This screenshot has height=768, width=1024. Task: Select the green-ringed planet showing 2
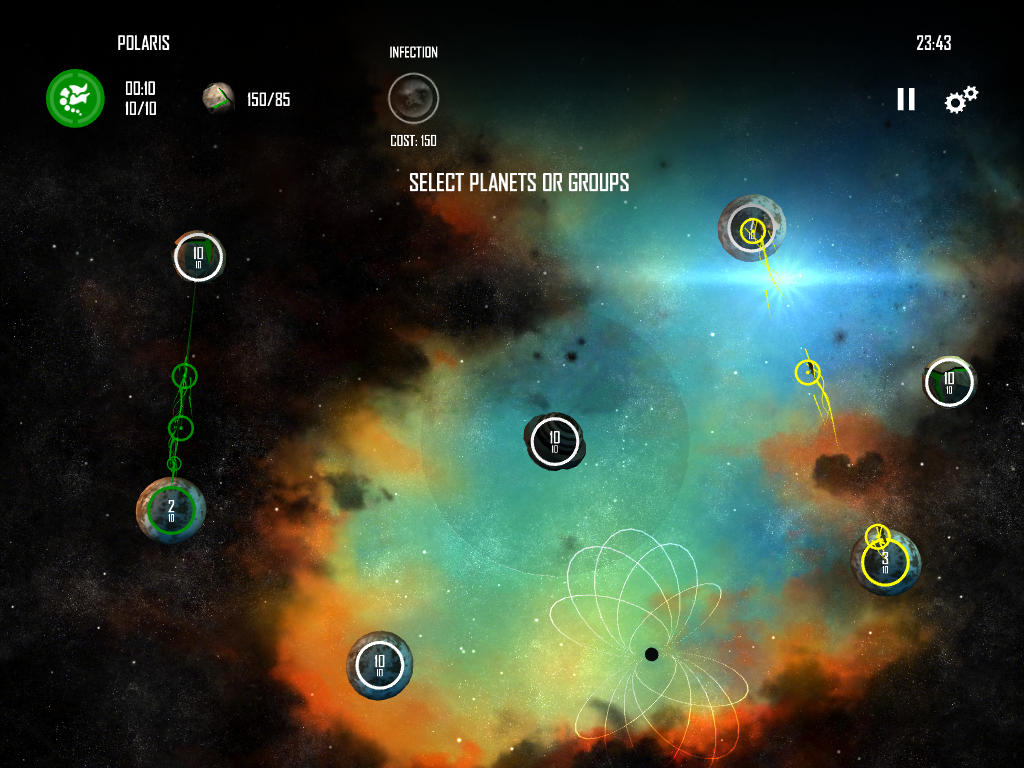coord(171,510)
